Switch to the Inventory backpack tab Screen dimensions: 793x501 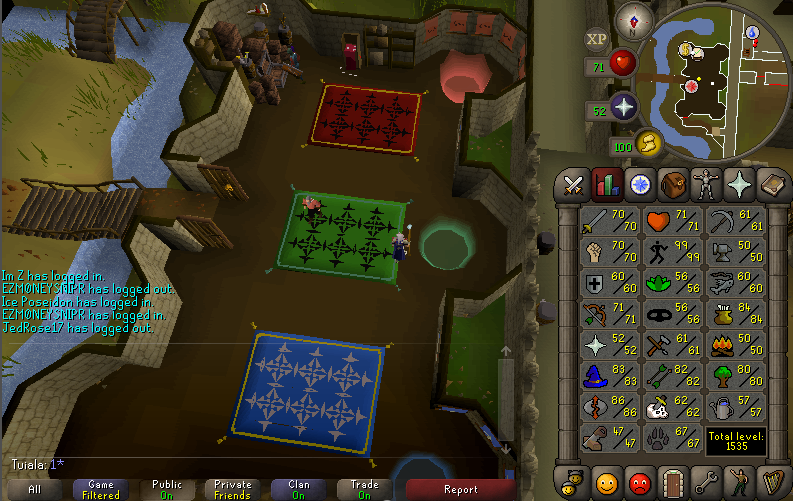click(x=674, y=184)
